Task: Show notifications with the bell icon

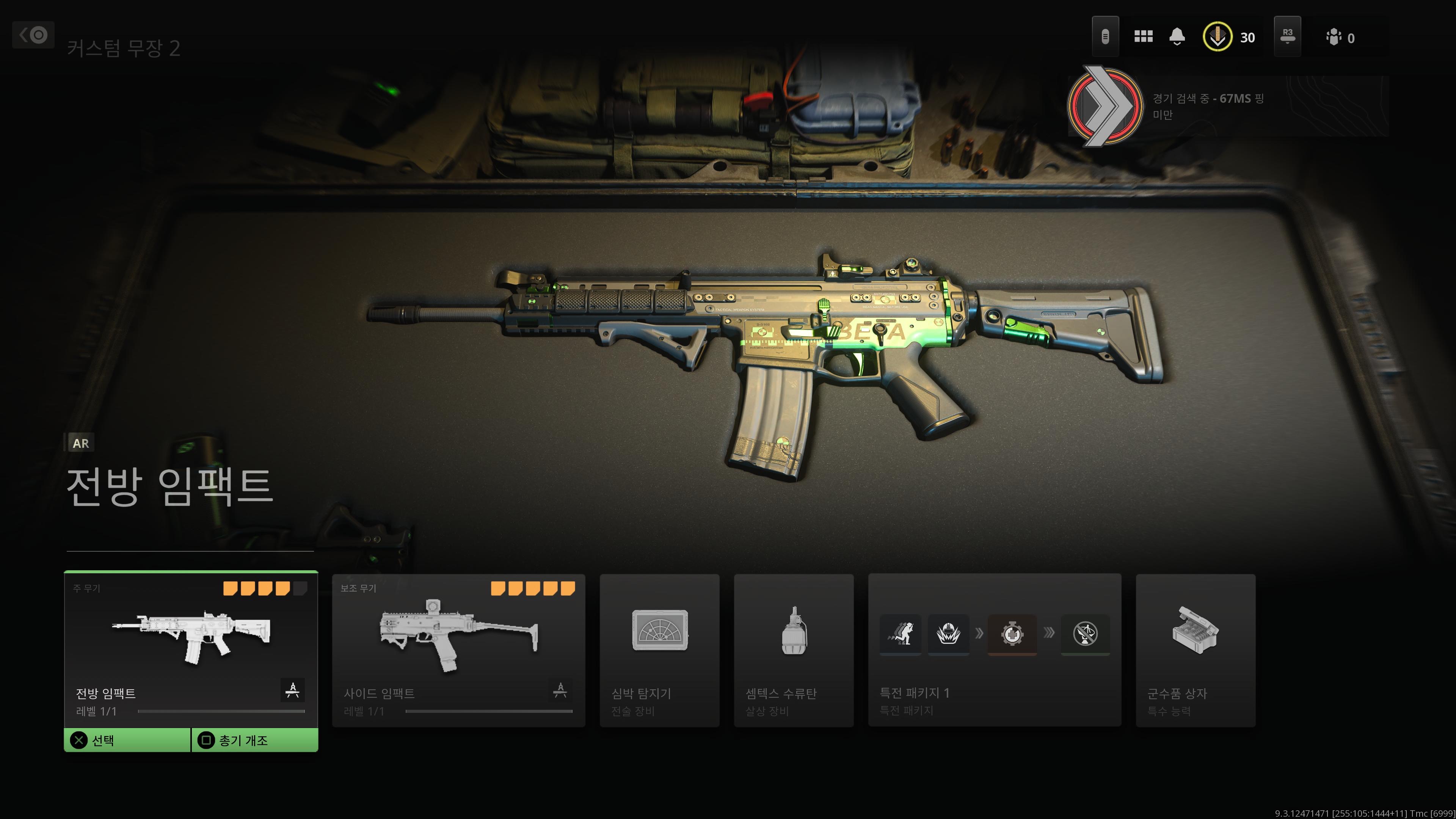Action: coord(1177,37)
